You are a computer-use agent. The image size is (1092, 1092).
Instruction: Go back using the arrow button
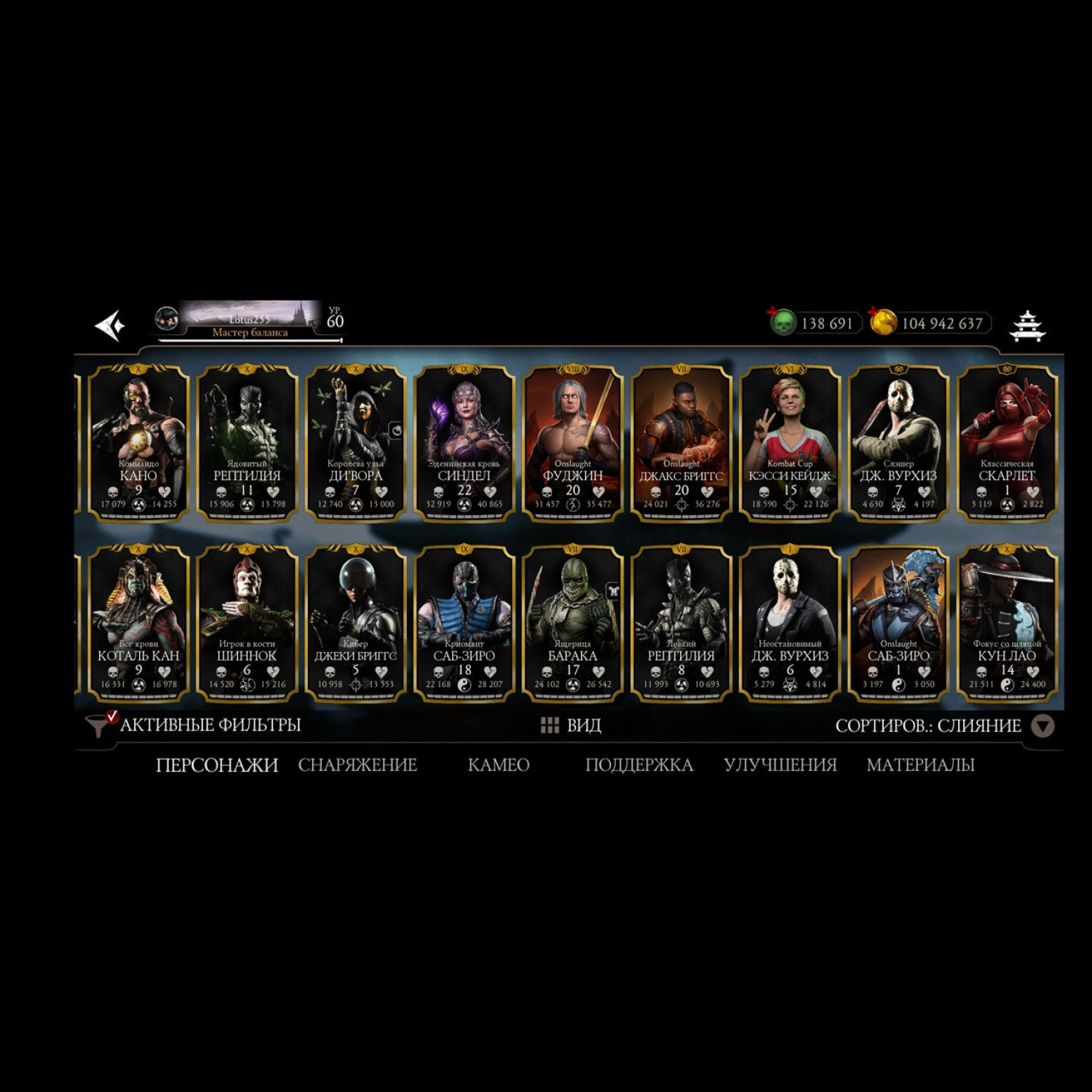point(111,325)
